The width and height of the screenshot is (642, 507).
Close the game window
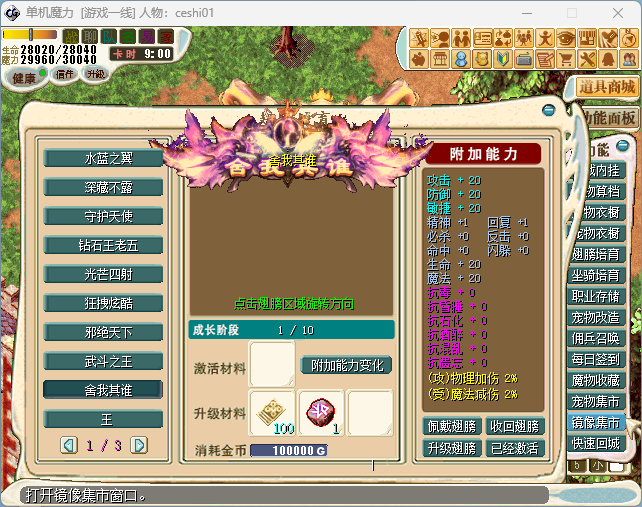pyautogui.click(x=618, y=13)
